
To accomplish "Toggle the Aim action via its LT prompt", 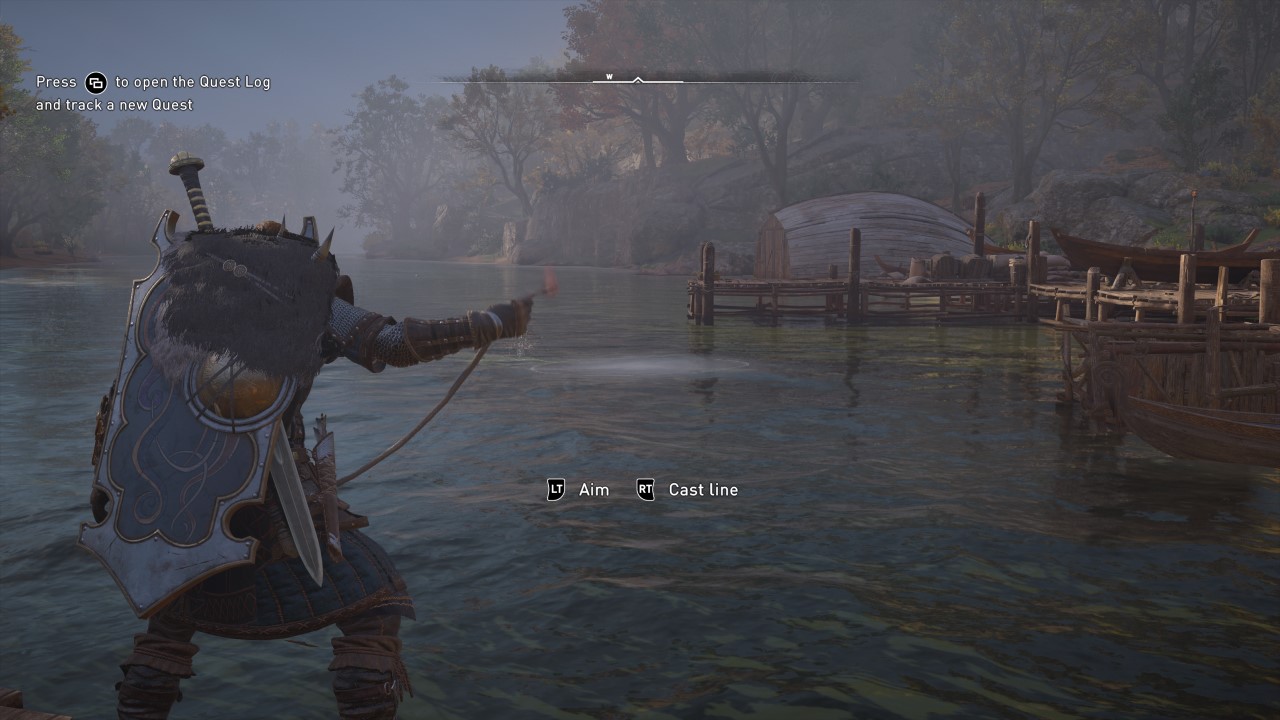I will (x=556, y=490).
